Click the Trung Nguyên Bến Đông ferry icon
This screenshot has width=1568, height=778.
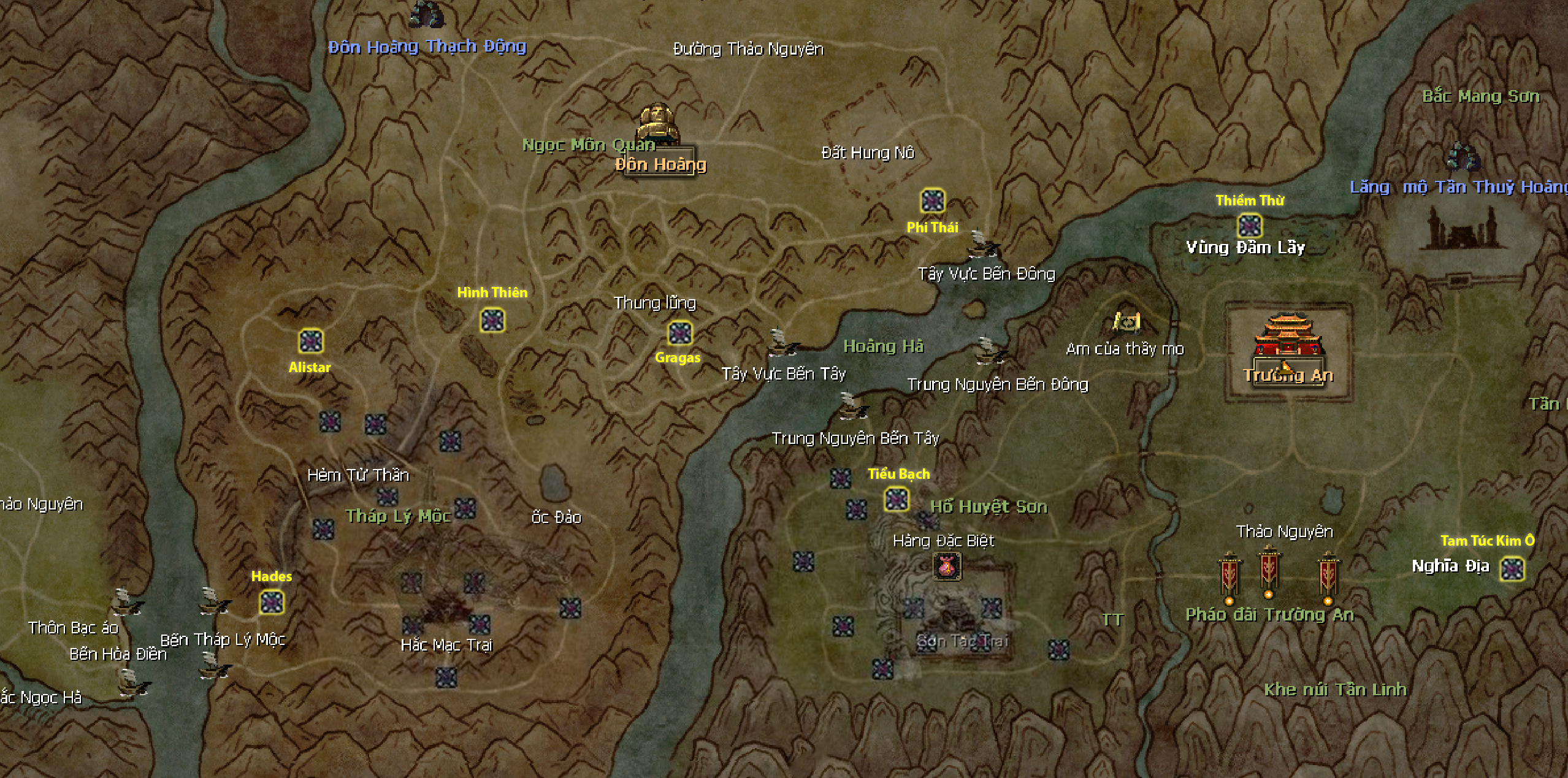(989, 352)
